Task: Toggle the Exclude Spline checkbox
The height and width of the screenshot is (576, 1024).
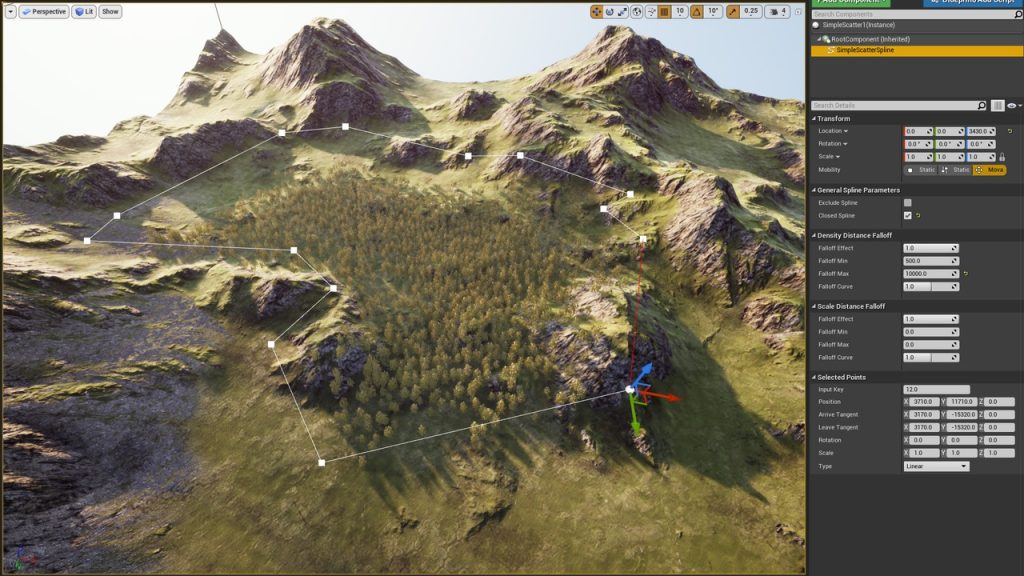Action: pos(908,203)
